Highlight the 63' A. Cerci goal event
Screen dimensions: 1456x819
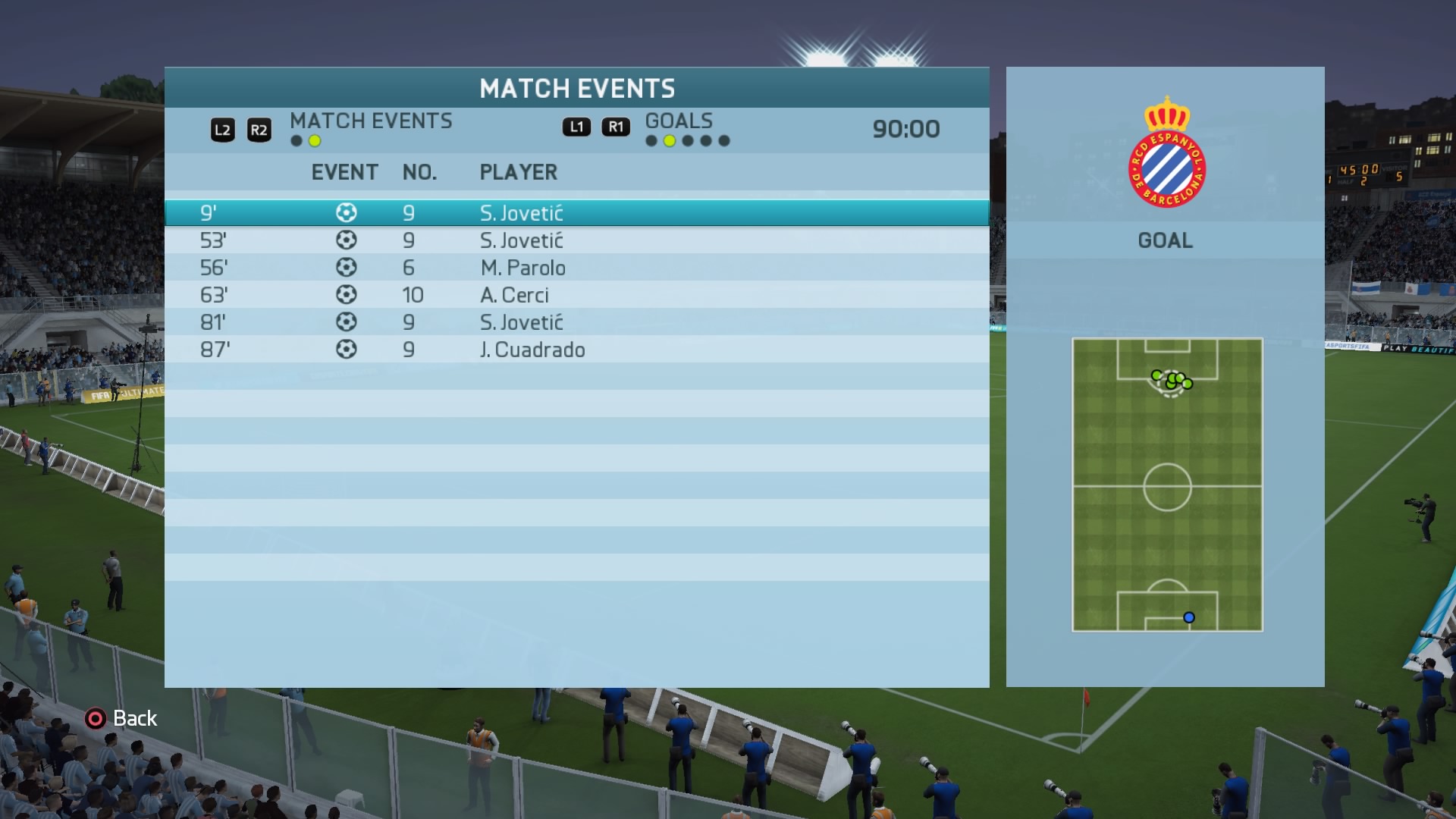click(576, 295)
